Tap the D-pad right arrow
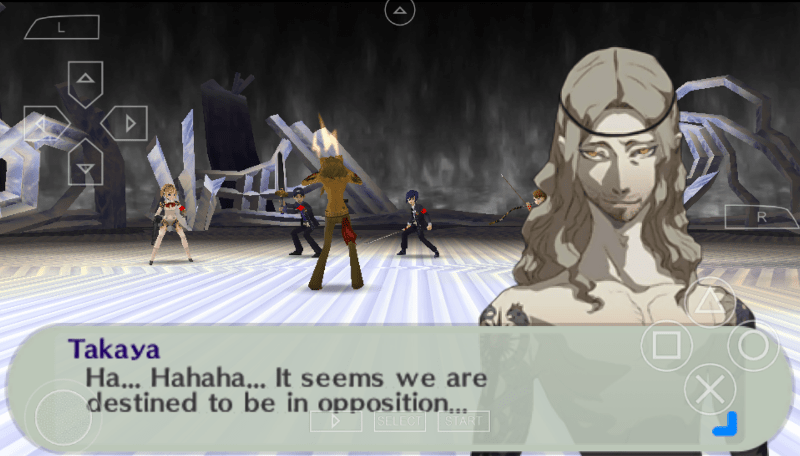The width and height of the screenshot is (800, 456). coord(127,124)
